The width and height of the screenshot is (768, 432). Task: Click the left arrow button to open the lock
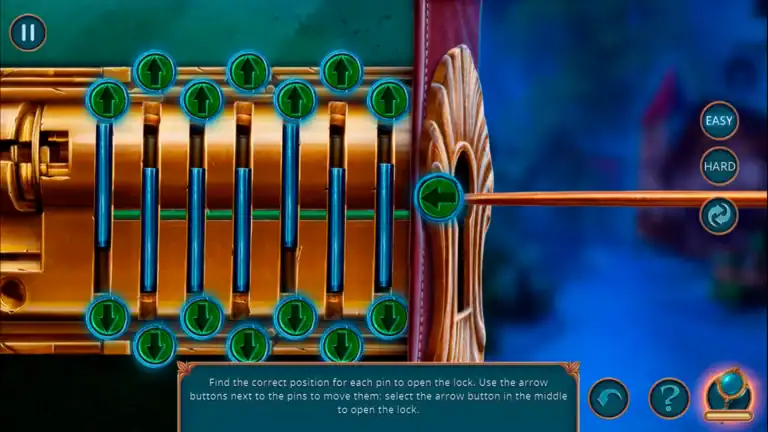coord(437,197)
